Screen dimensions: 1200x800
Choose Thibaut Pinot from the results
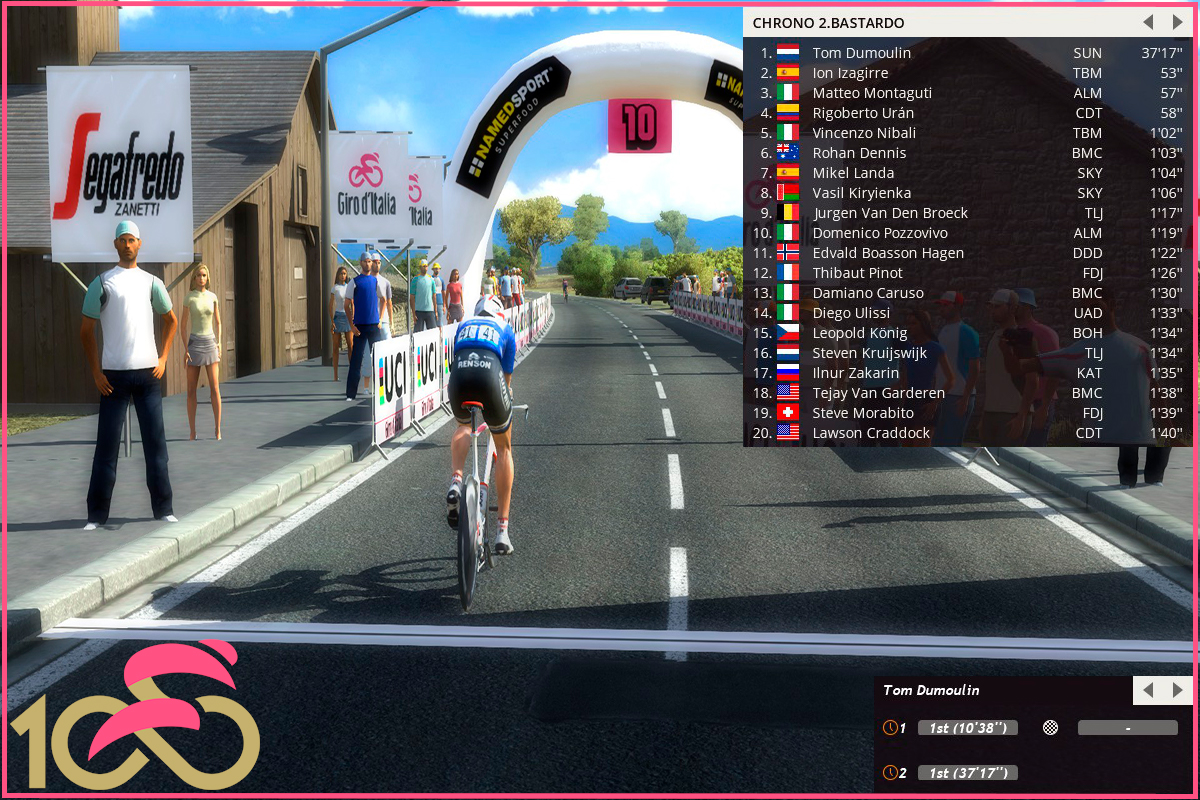pos(857,273)
